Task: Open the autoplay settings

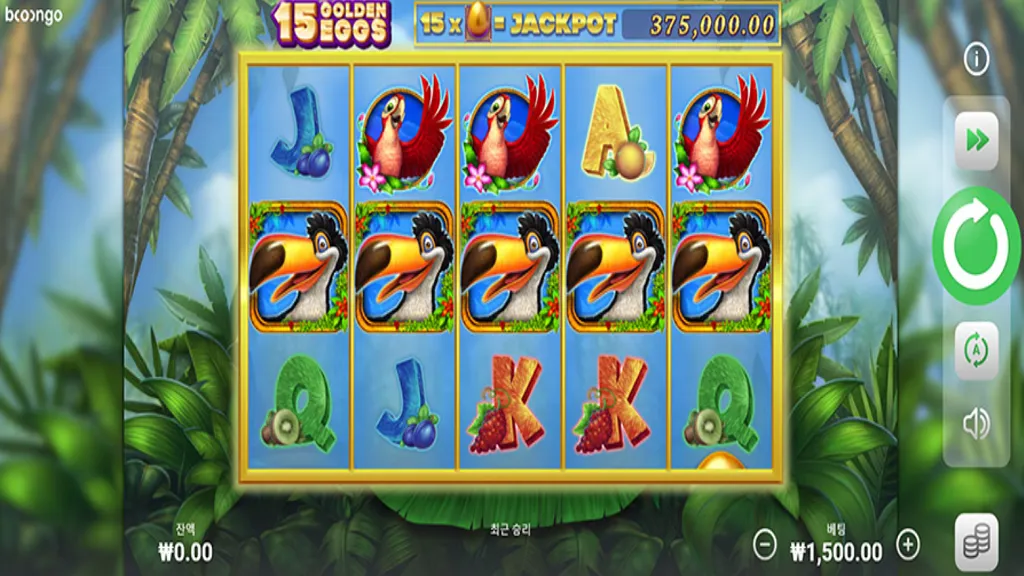Action: pyautogui.click(x=976, y=350)
